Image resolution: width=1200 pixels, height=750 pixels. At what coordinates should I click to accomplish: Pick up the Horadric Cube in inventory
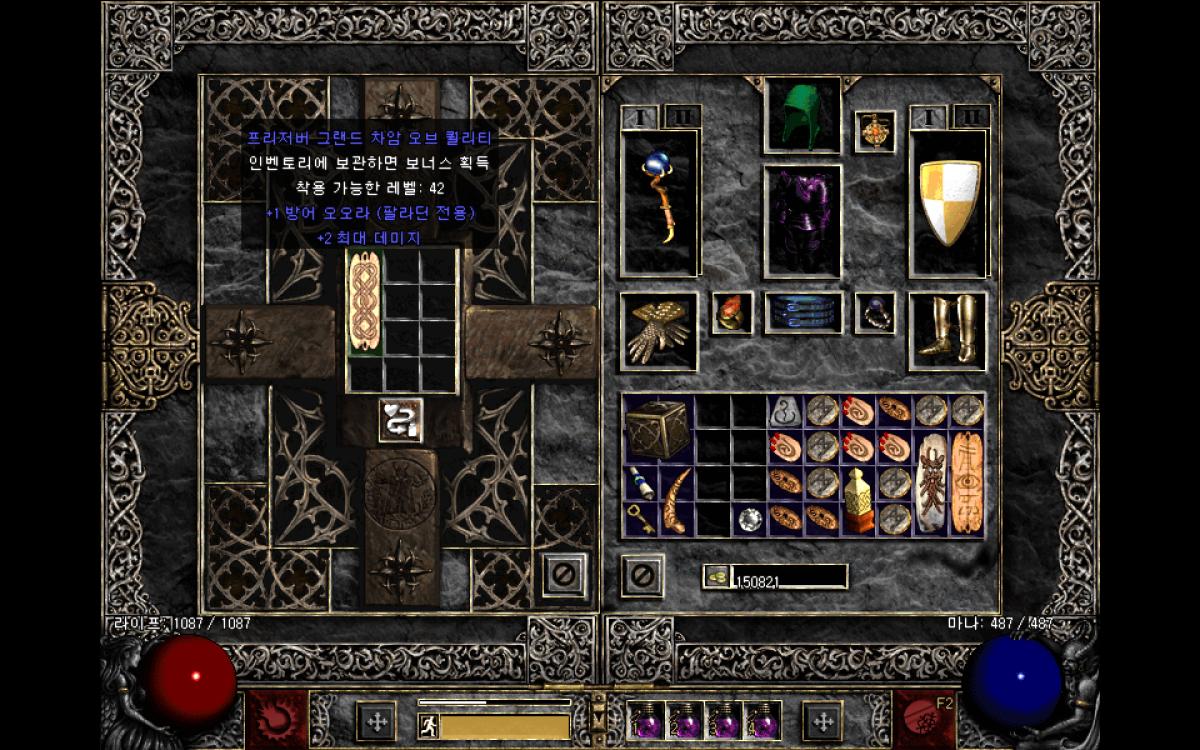(x=658, y=428)
